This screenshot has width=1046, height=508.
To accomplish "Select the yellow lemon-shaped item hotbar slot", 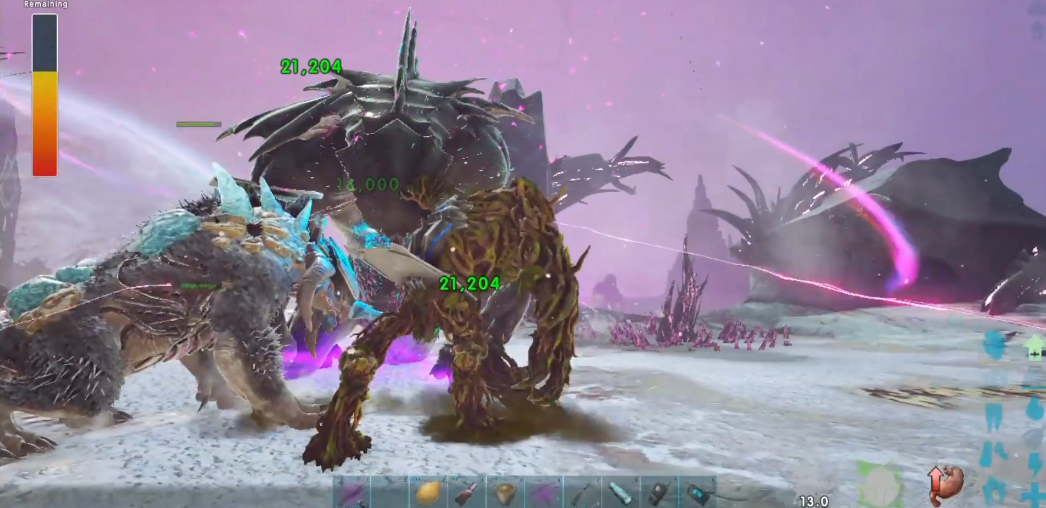I will coord(427,492).
